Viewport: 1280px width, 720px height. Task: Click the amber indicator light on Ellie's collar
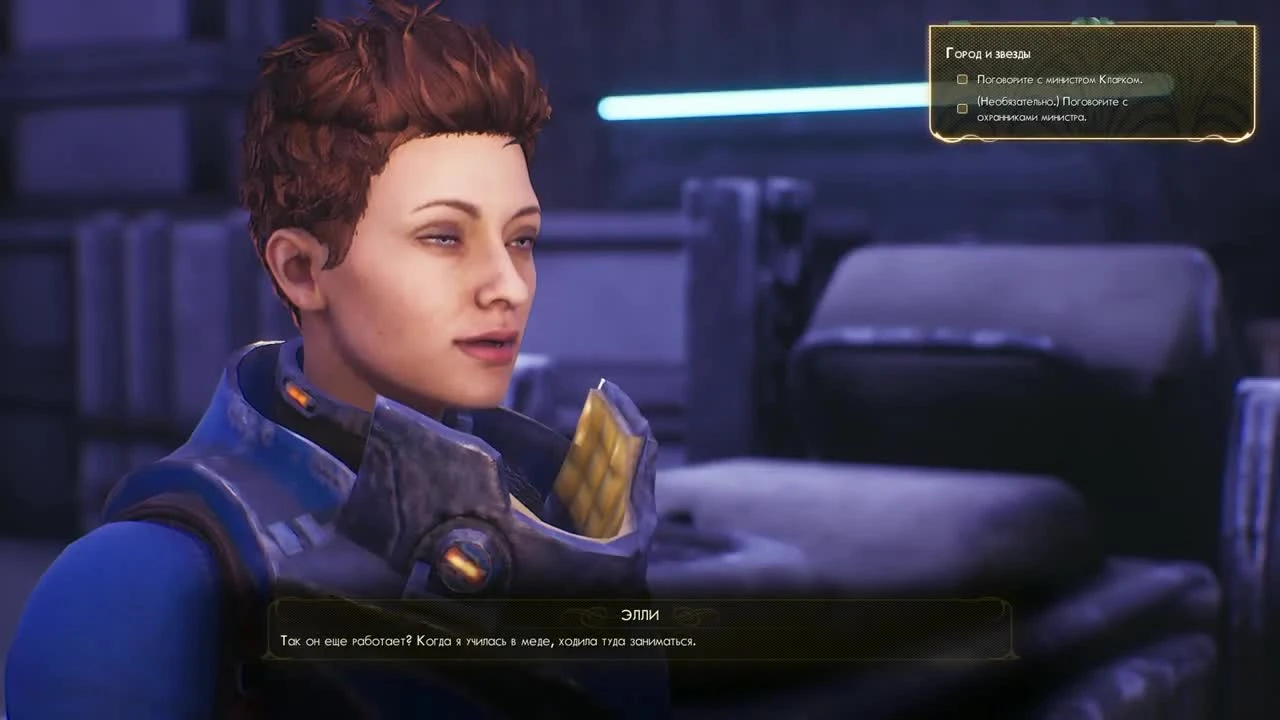300,396
